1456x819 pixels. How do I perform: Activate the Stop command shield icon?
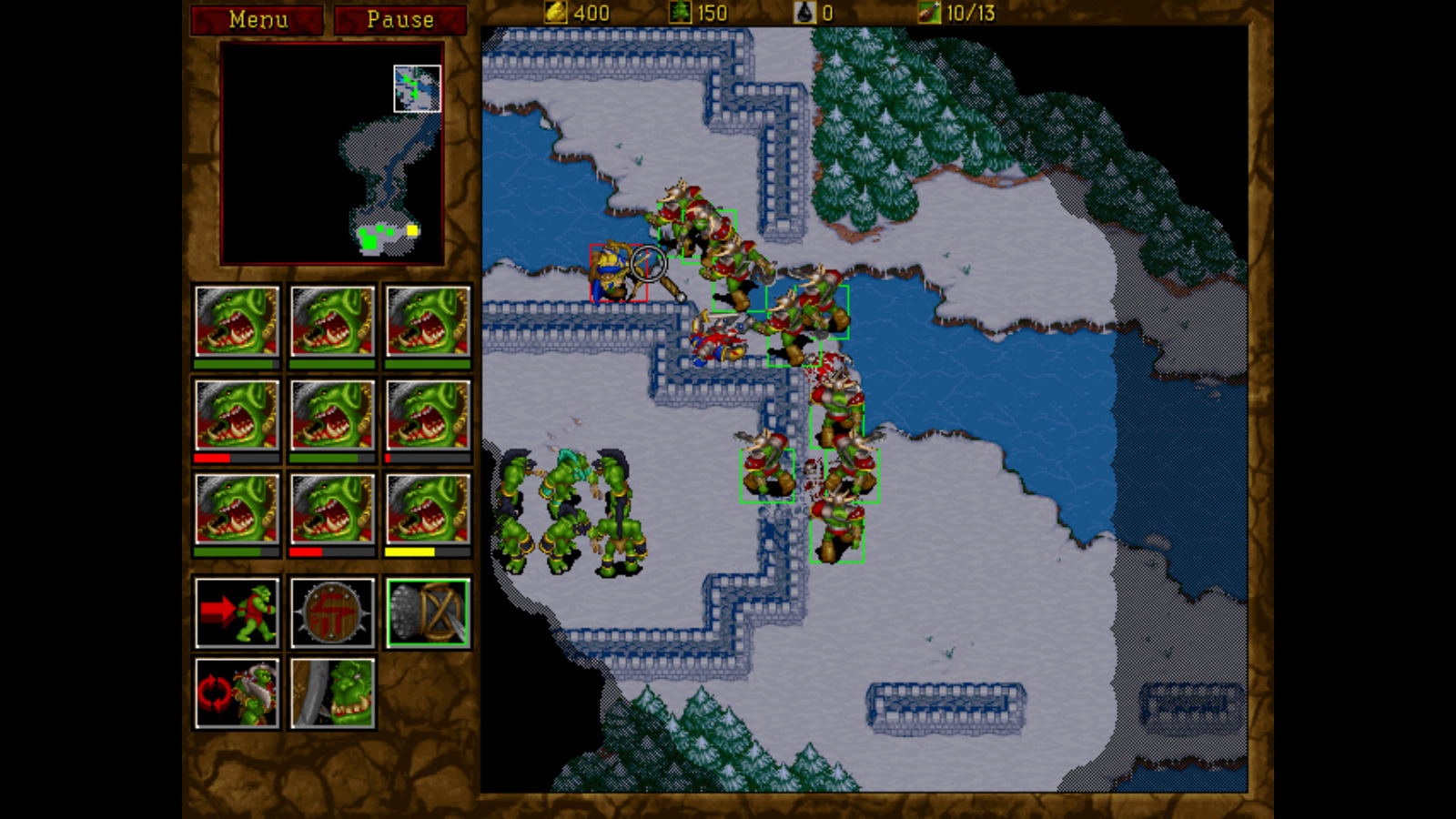(x=332, y=612)
